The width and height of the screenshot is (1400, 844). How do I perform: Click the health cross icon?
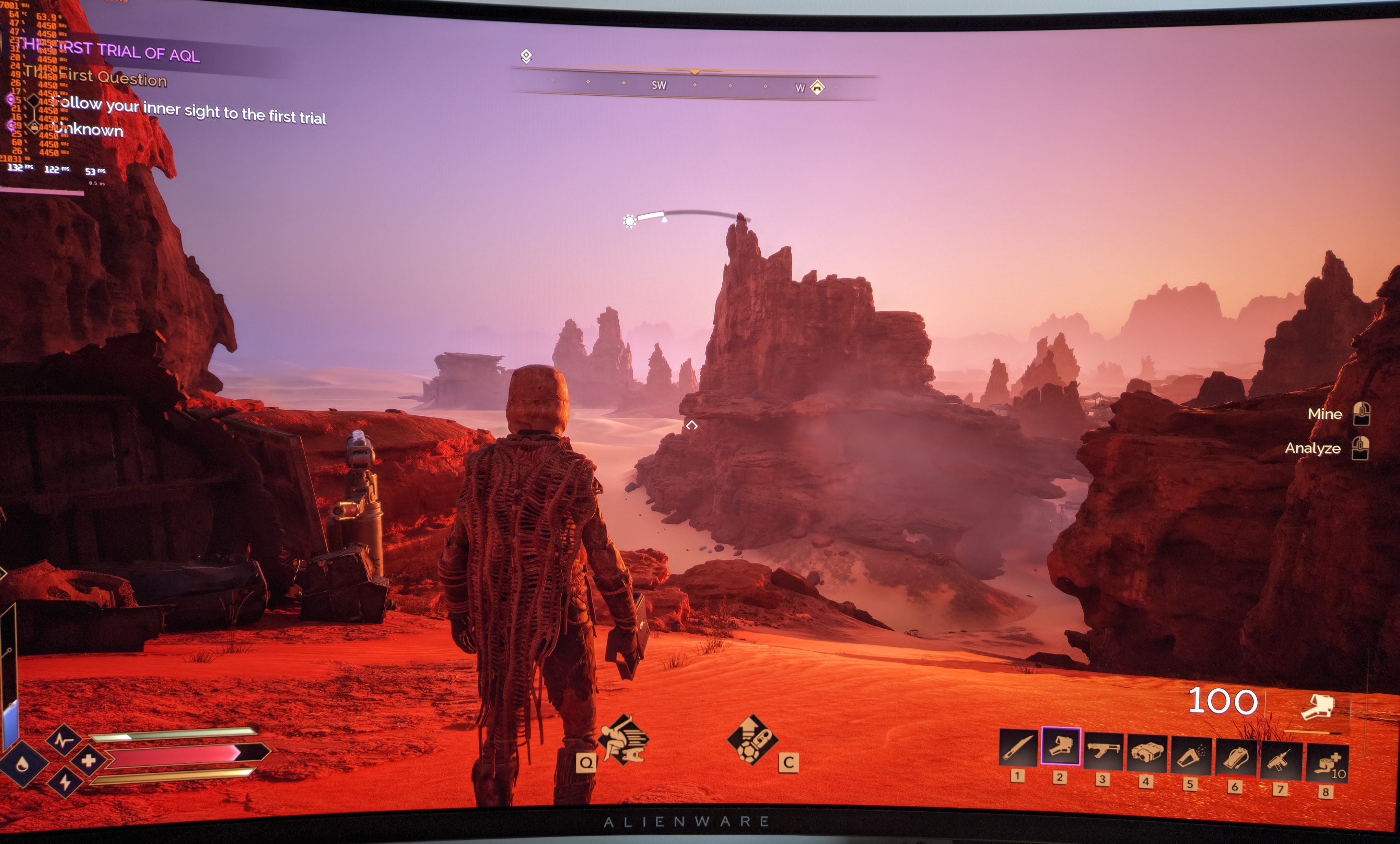[89, 761]
